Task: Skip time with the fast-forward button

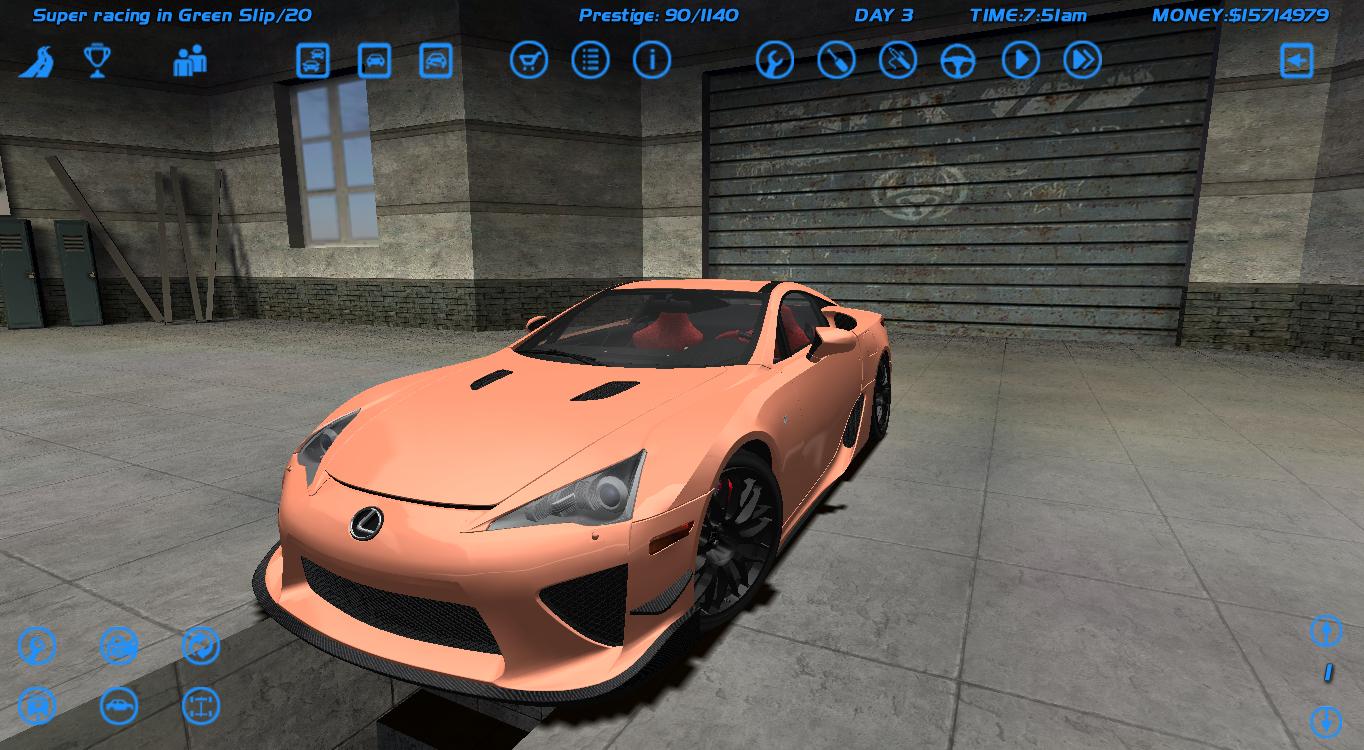Action: (x=1080, y=59)
